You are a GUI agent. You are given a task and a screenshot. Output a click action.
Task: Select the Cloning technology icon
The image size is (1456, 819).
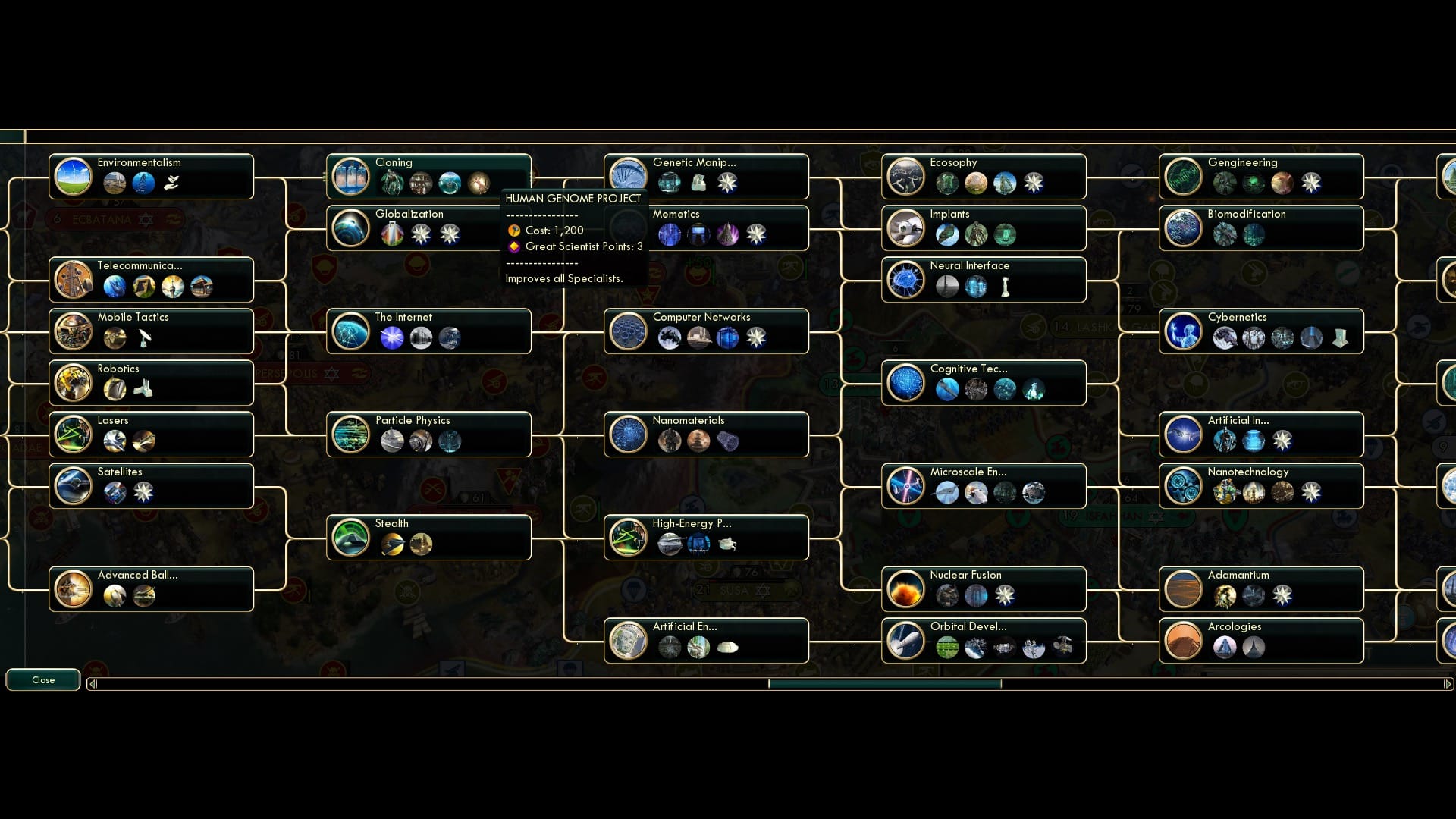coord(351,176)
